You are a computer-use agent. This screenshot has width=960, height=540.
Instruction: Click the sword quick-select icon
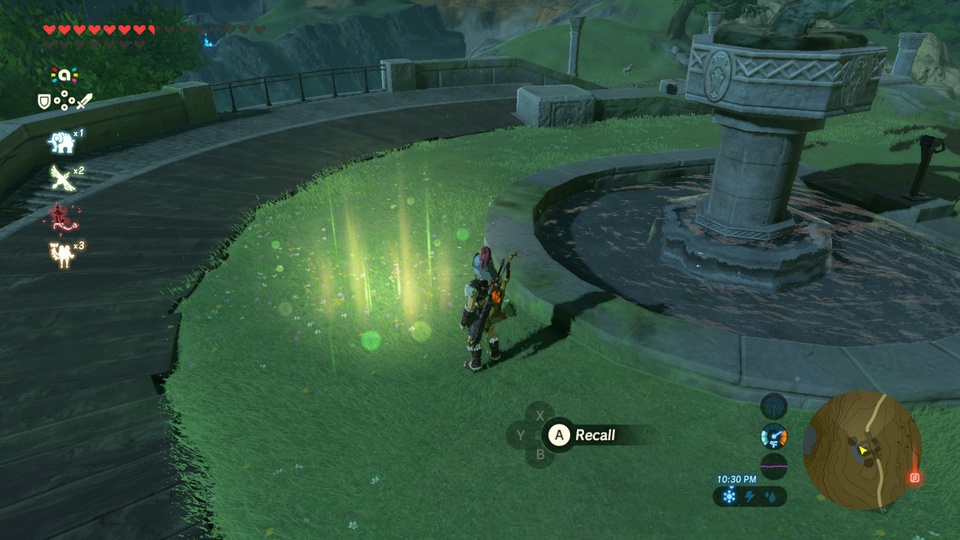(x=84, y=101)
